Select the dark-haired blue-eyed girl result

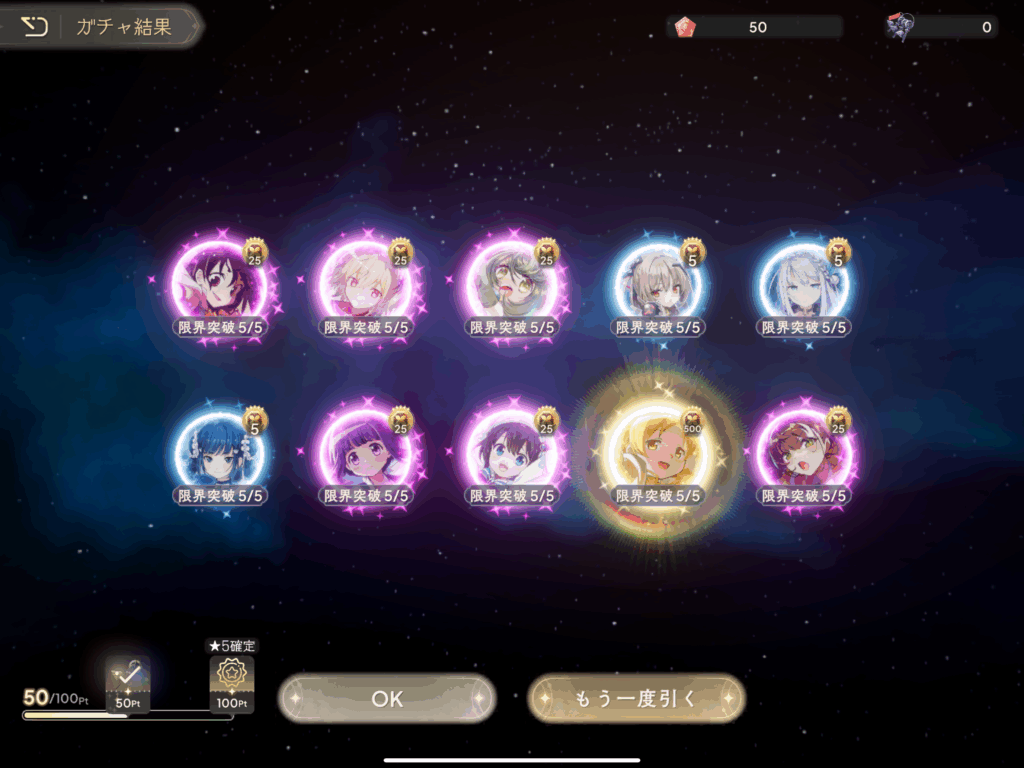(512, 451)
